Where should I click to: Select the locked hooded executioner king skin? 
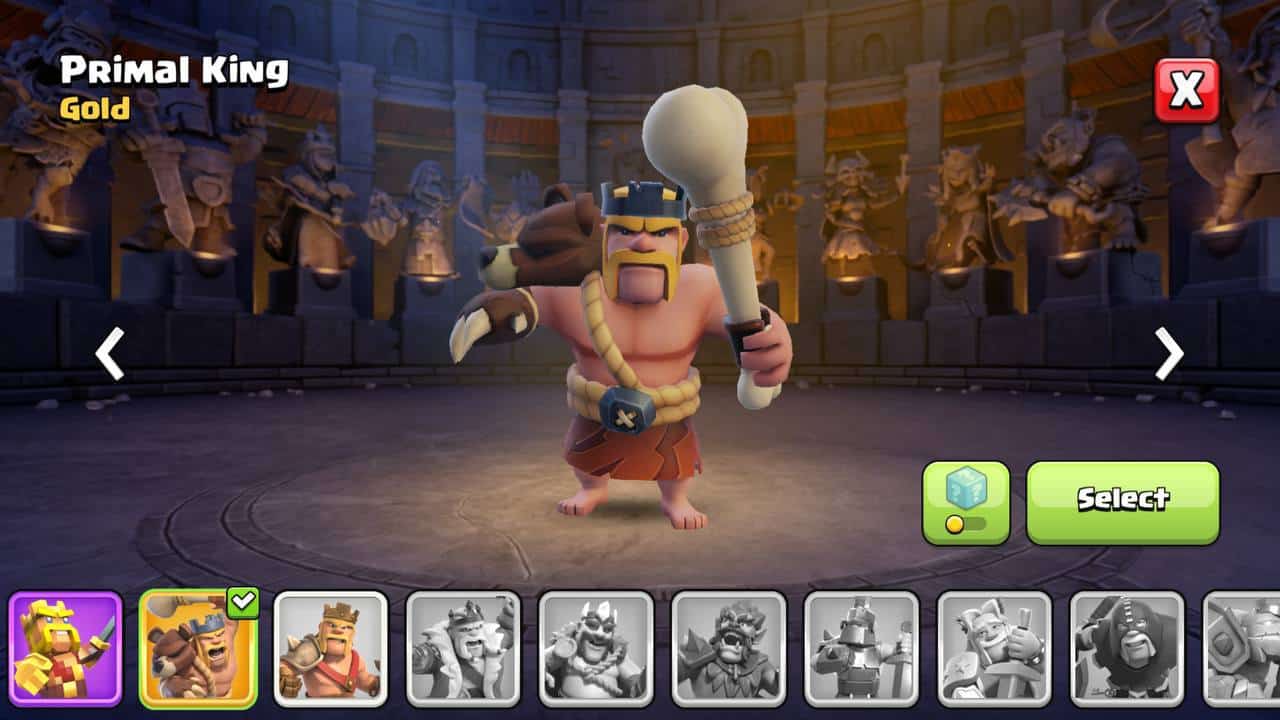click(x=1127, y=648)
